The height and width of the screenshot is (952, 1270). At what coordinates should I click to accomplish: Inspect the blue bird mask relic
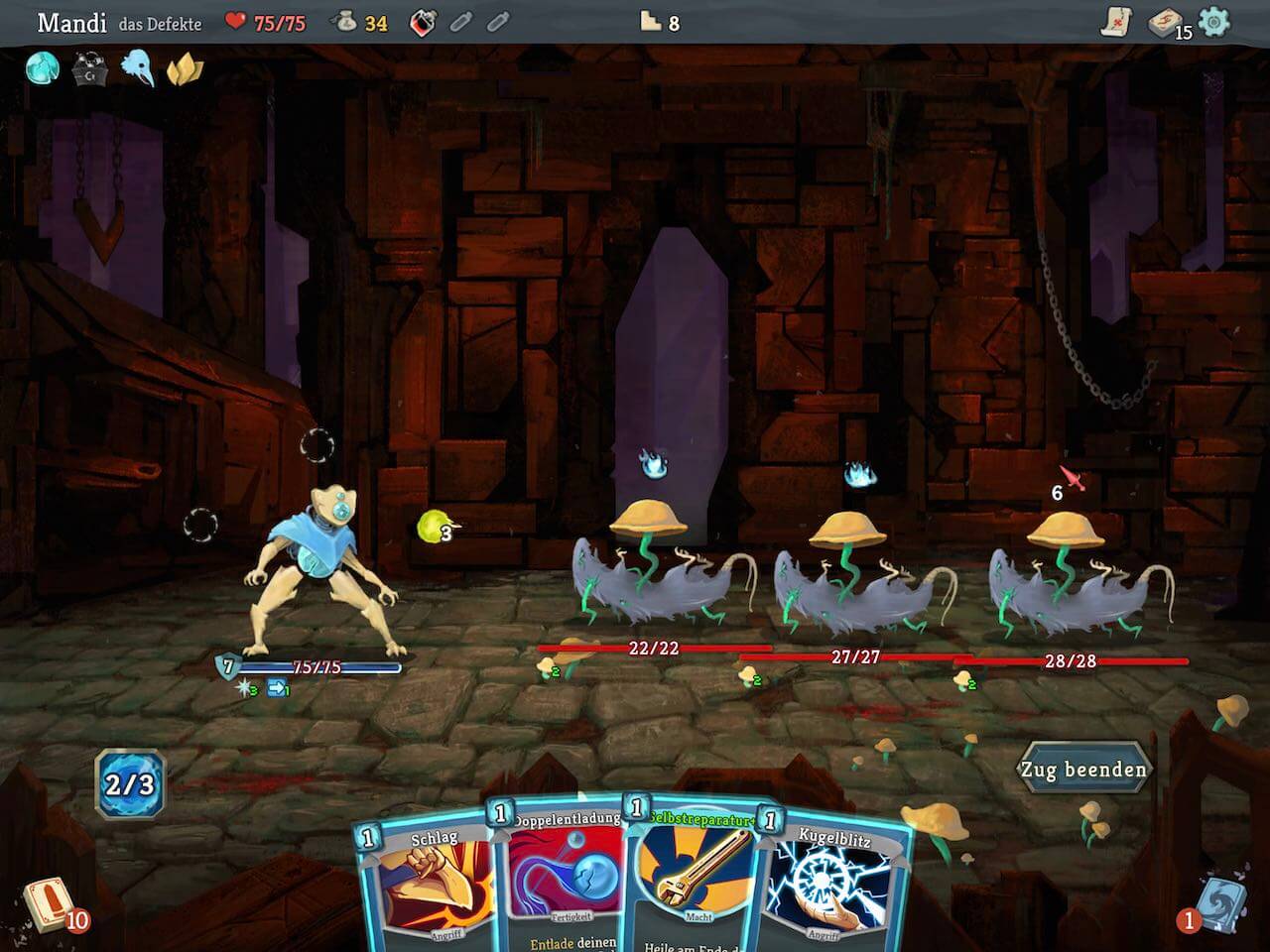tap(137, 68)
